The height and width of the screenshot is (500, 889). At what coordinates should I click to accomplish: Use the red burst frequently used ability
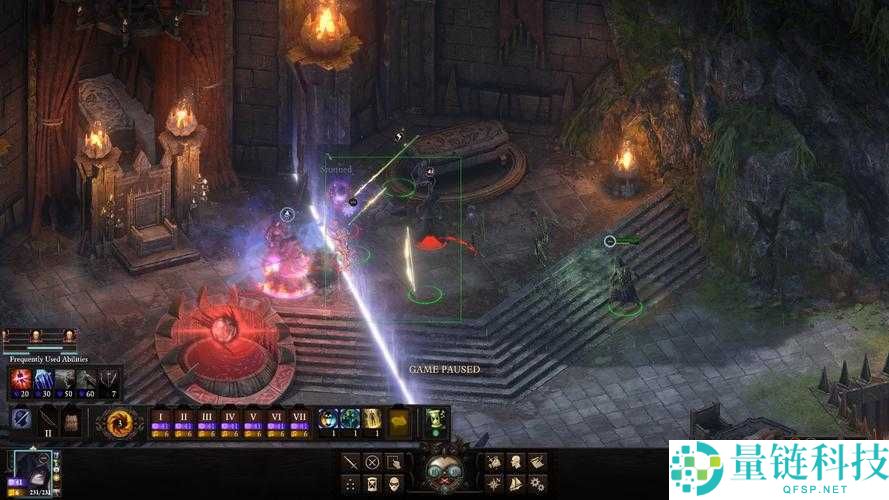point(21,379)
